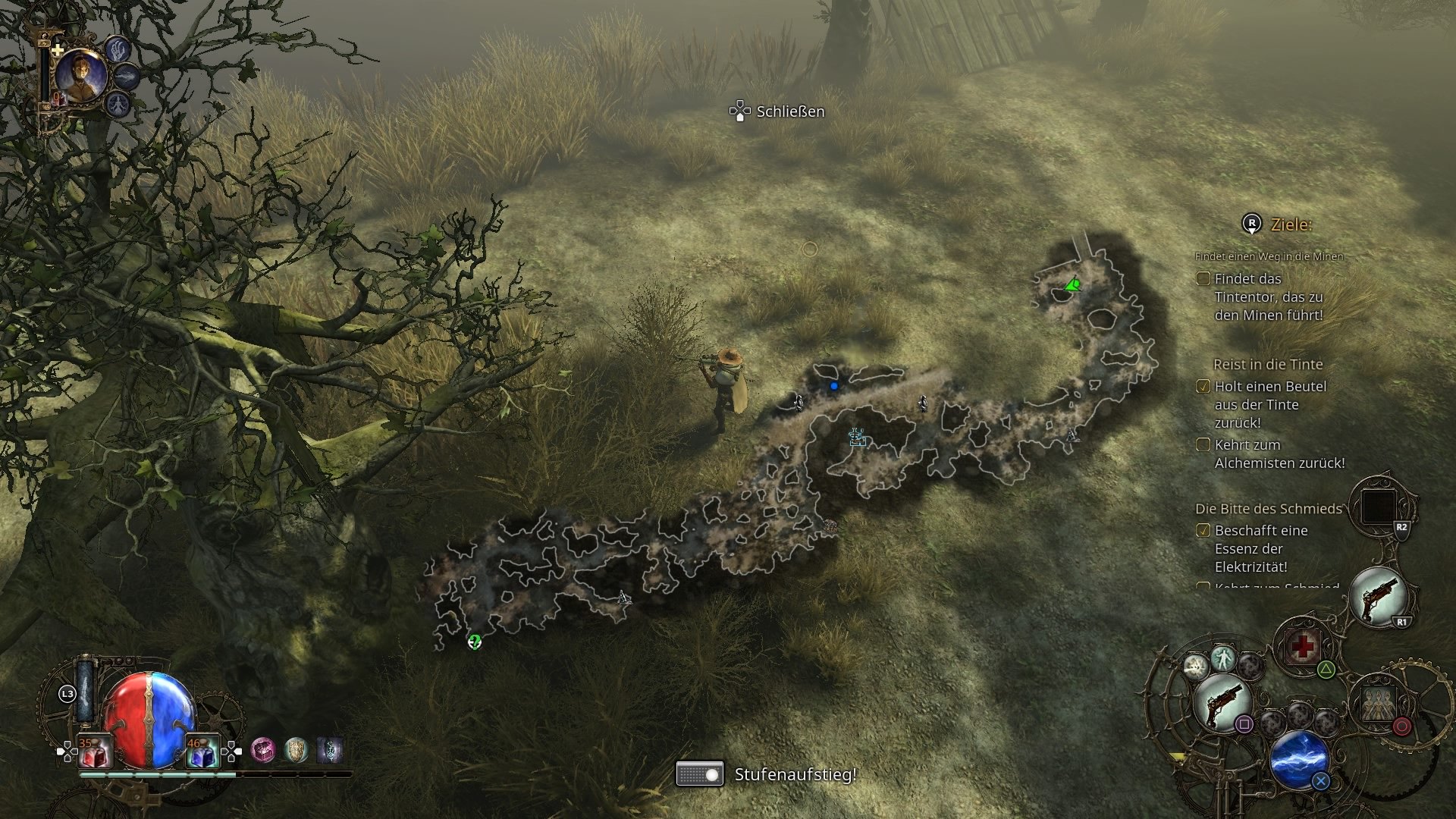Click the Schließen map option

pos(789,111)
